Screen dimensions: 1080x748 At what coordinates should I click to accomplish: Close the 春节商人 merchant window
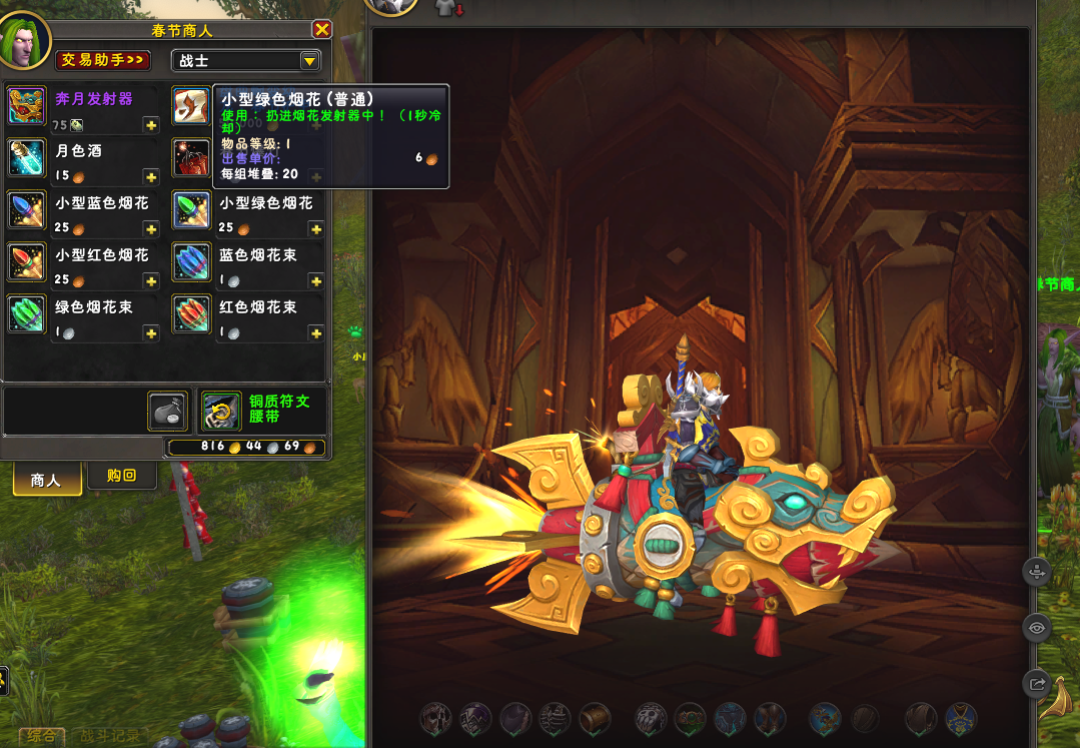(321, 30)
